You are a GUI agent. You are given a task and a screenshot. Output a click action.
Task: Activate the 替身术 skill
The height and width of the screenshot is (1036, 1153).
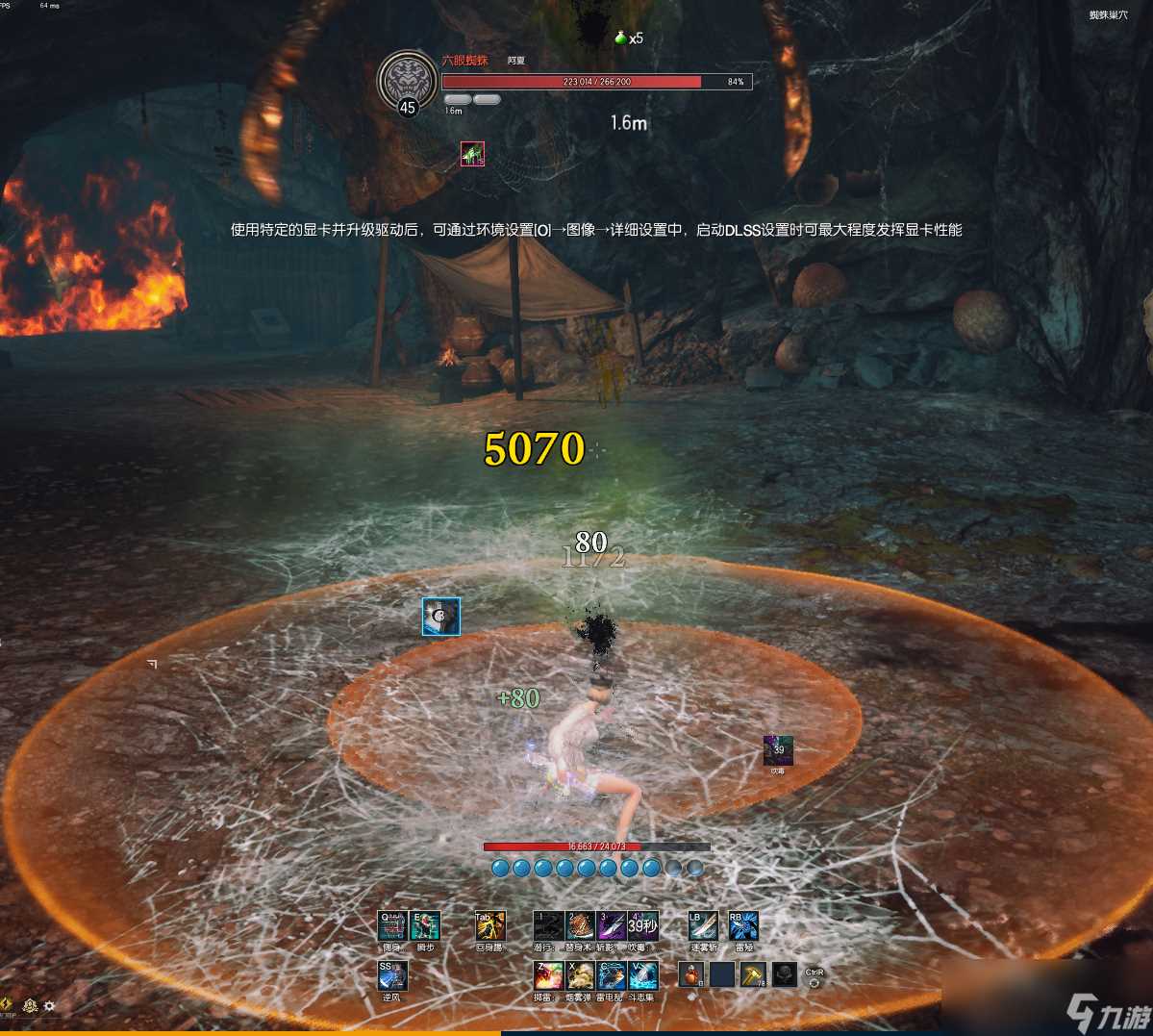[580, 926]
